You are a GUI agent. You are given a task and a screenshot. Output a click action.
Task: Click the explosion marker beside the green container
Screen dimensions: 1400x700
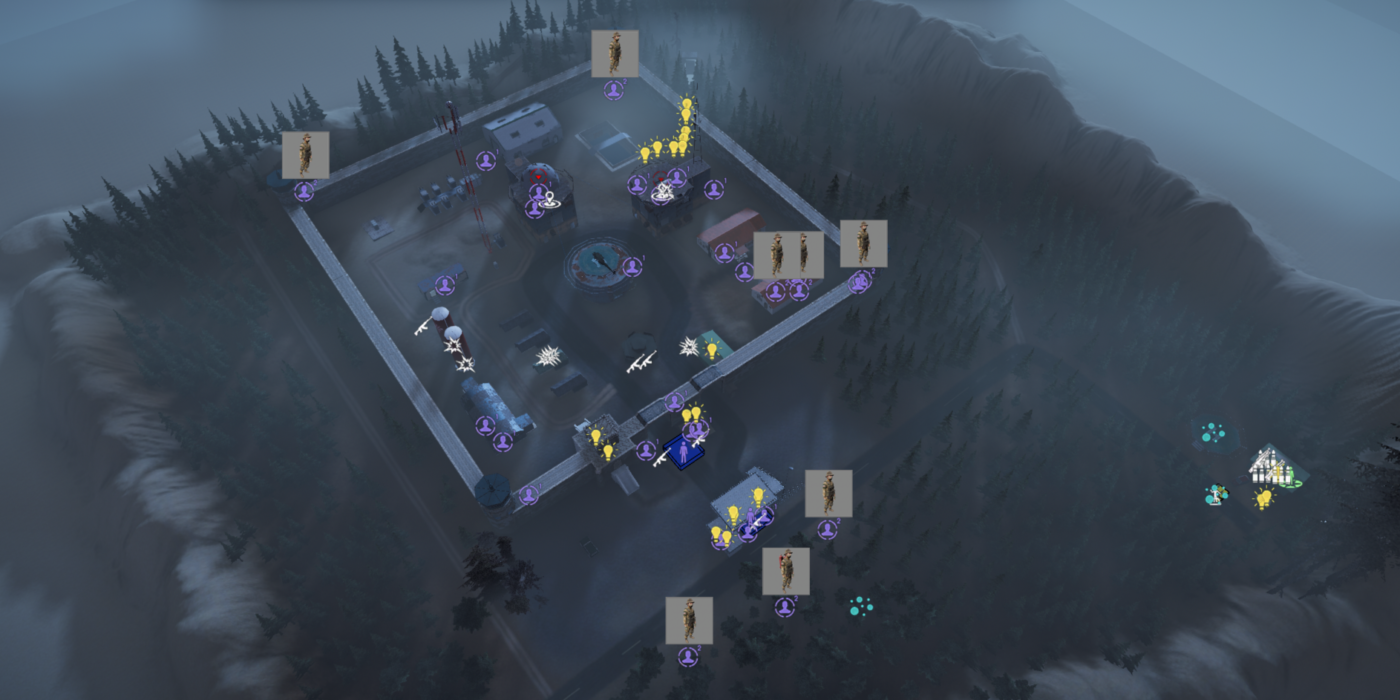tap(690, 346)
